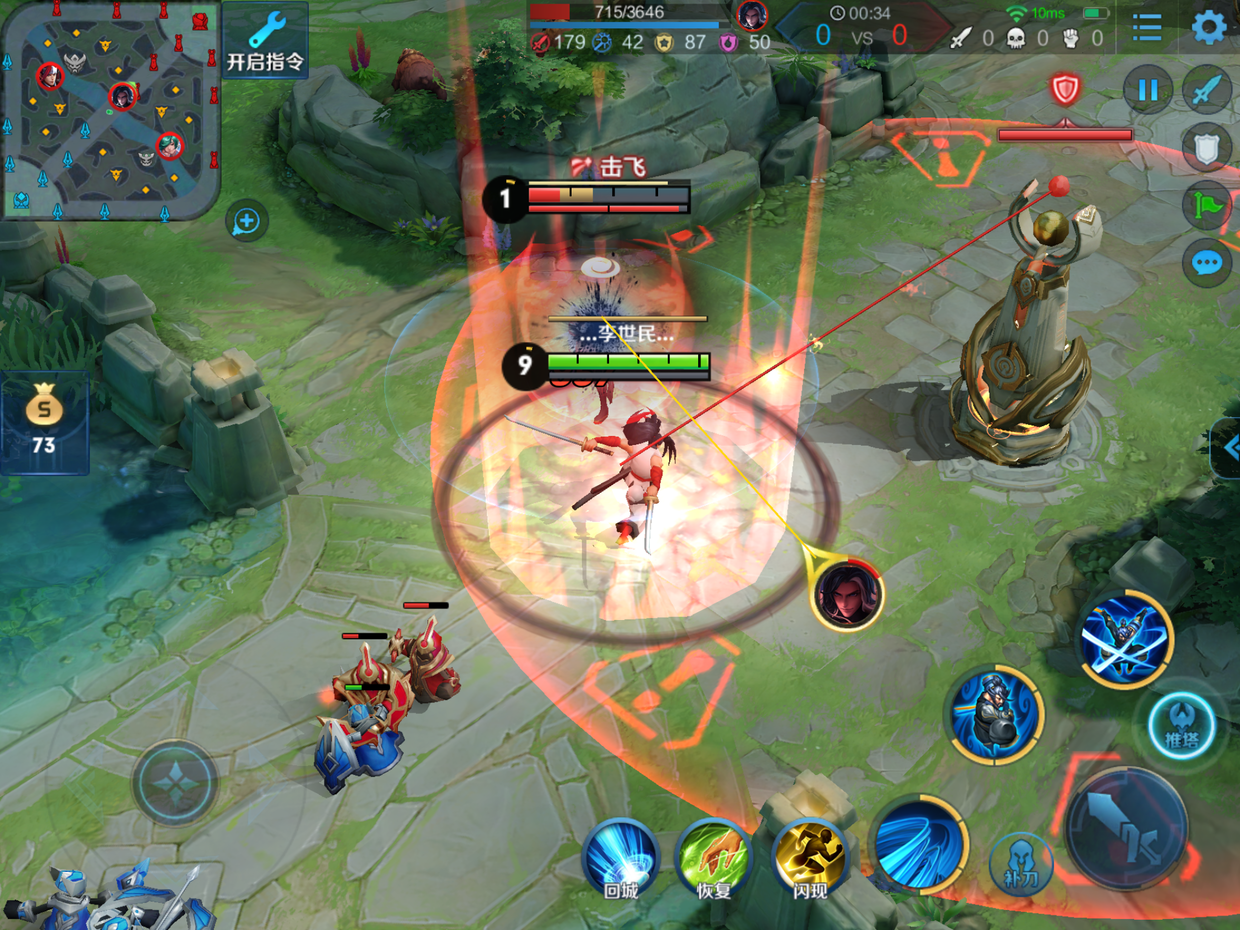Cast the 闪现 flash spell

pos(809,858)
